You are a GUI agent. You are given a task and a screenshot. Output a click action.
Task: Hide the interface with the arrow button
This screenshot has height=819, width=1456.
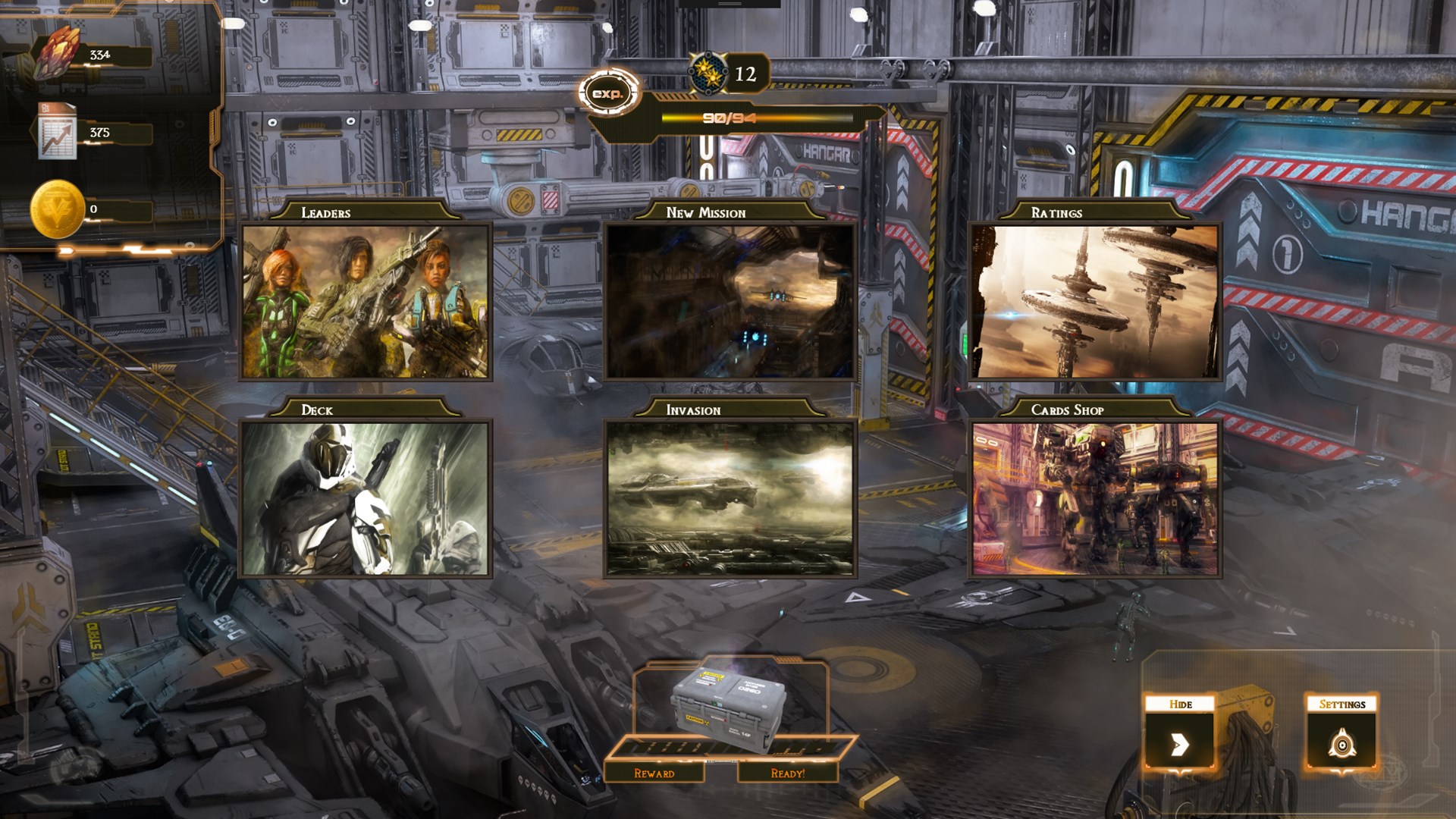coord(1179,744)
